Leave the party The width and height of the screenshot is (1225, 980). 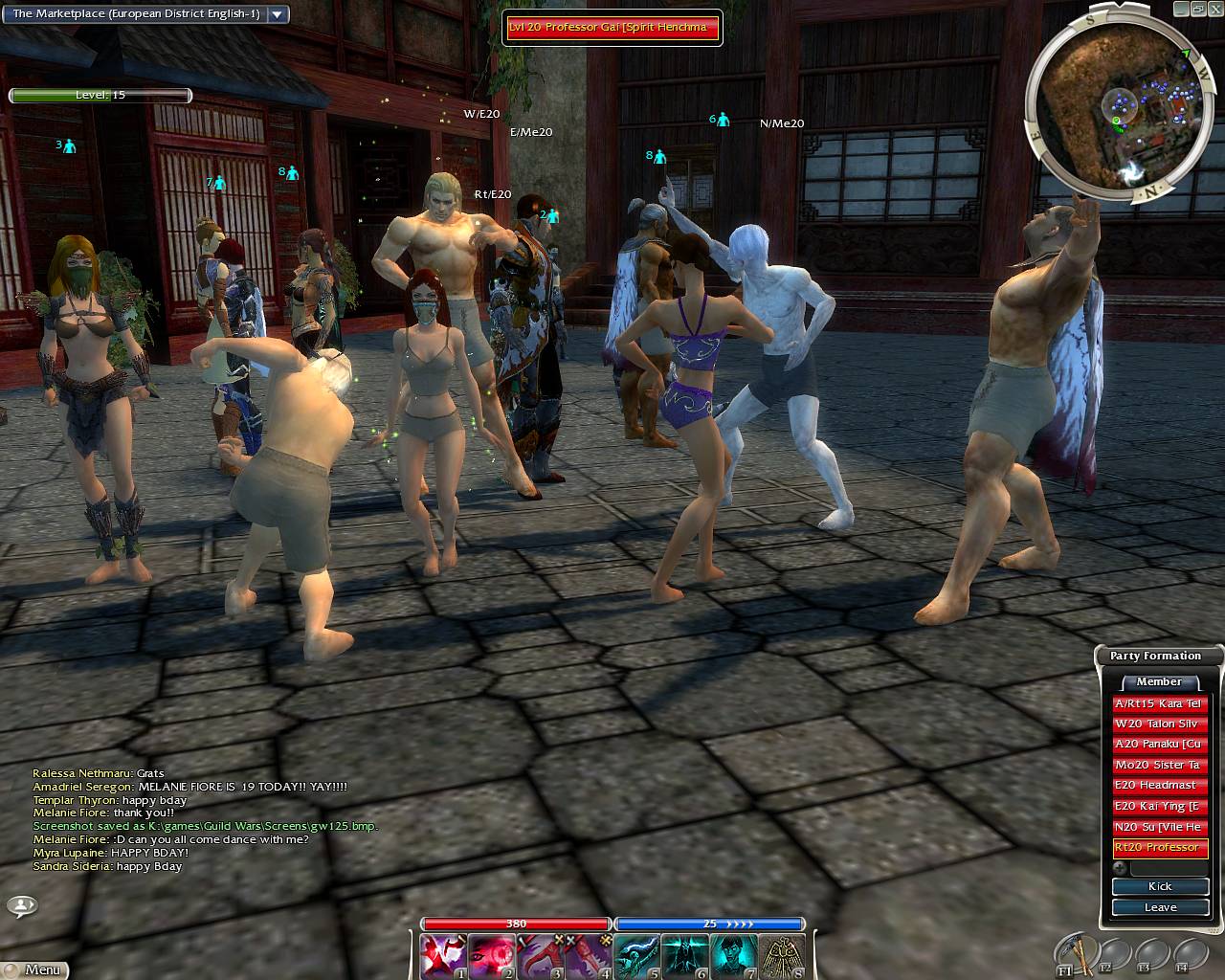(x=1160, y=907)
